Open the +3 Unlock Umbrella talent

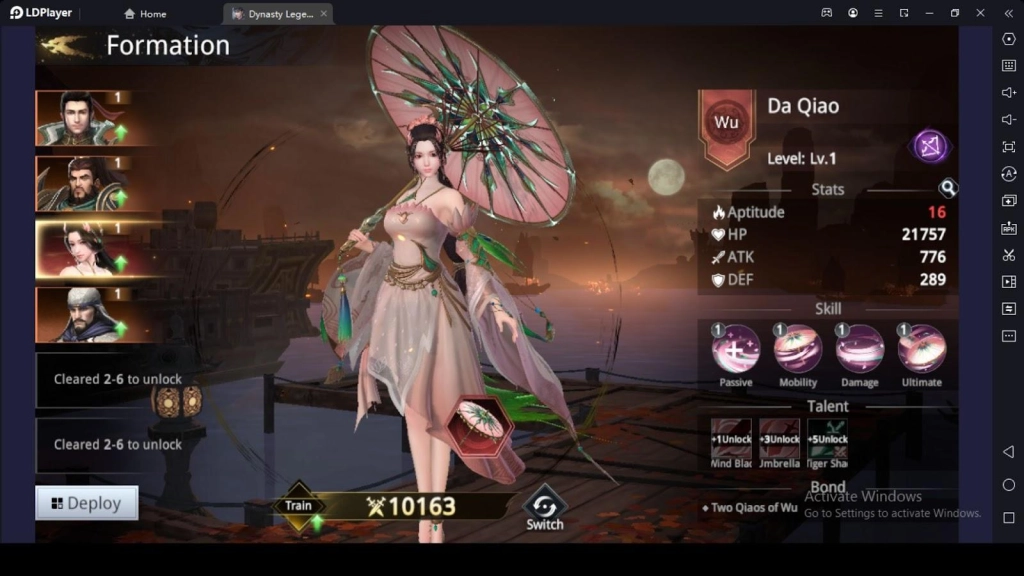(779, 444)
